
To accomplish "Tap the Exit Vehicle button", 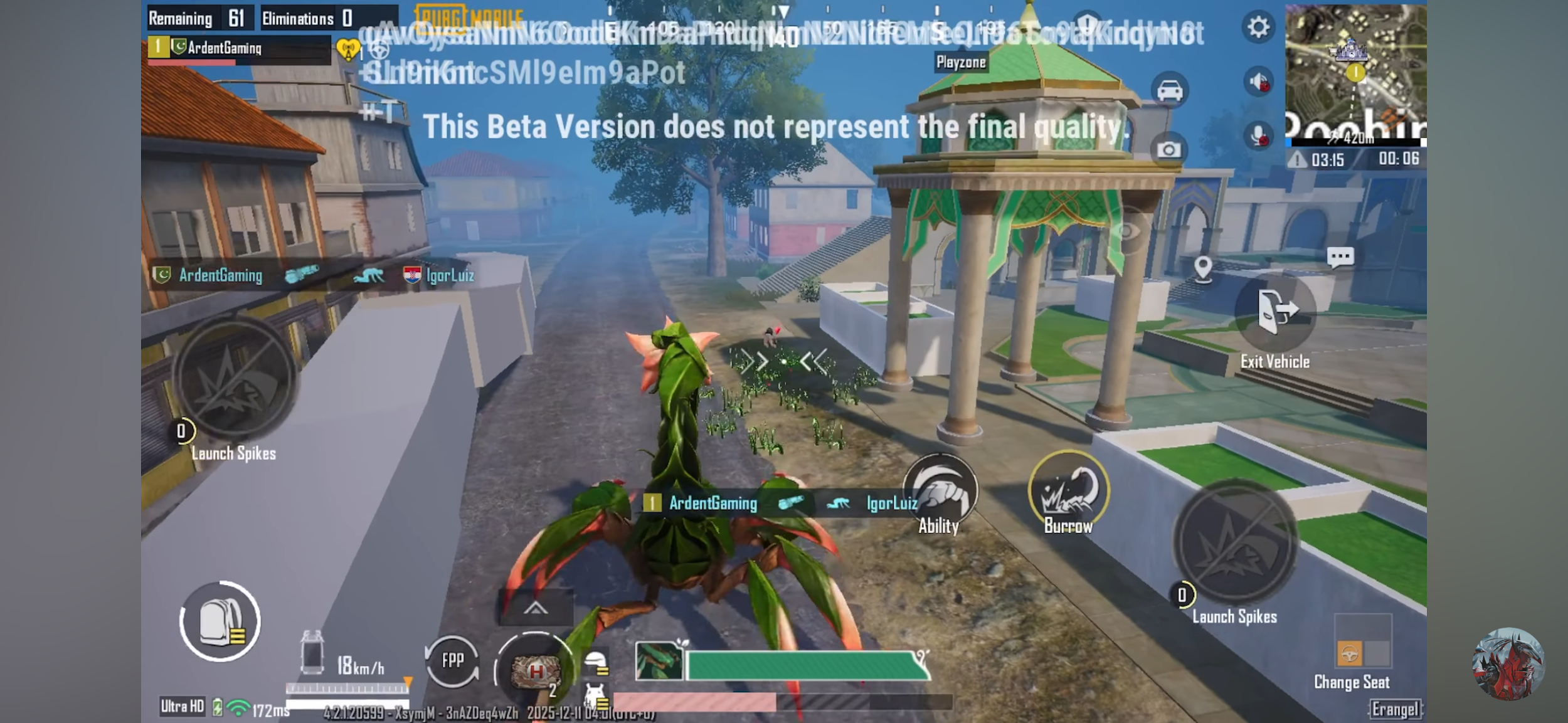I will (1275, 313).
